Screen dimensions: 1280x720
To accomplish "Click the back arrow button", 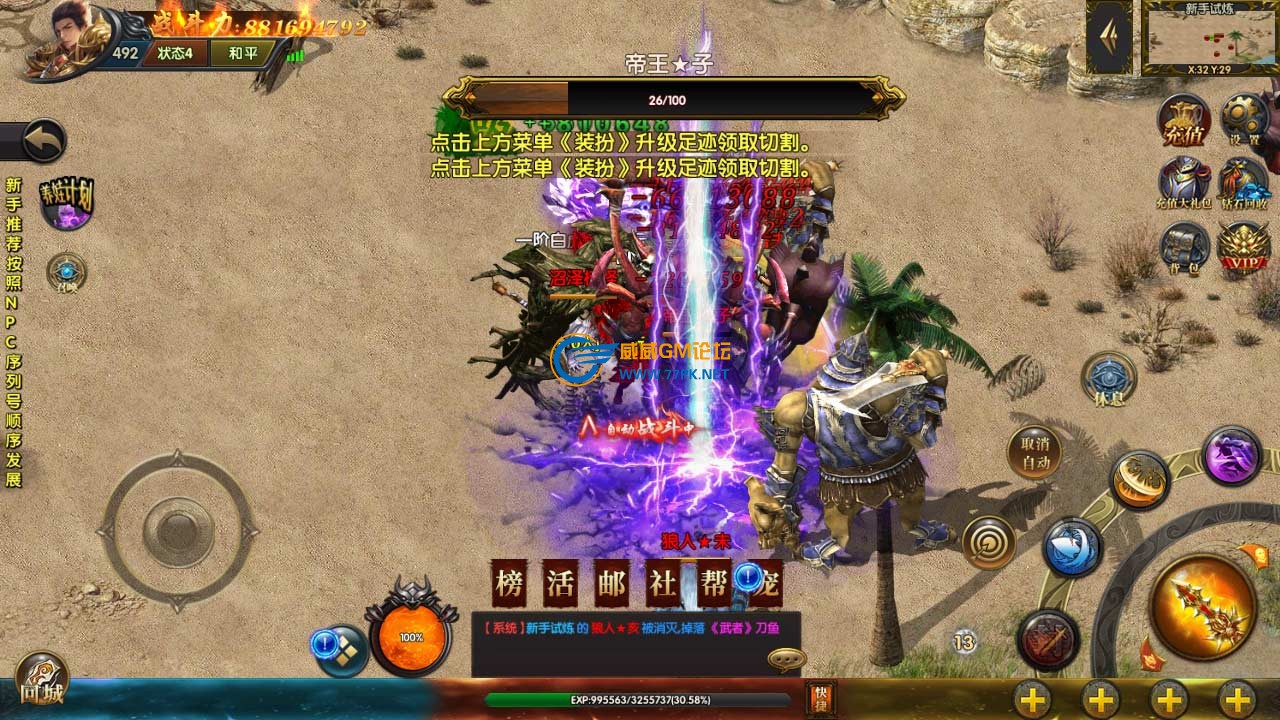I will click(x=42, y=141).
